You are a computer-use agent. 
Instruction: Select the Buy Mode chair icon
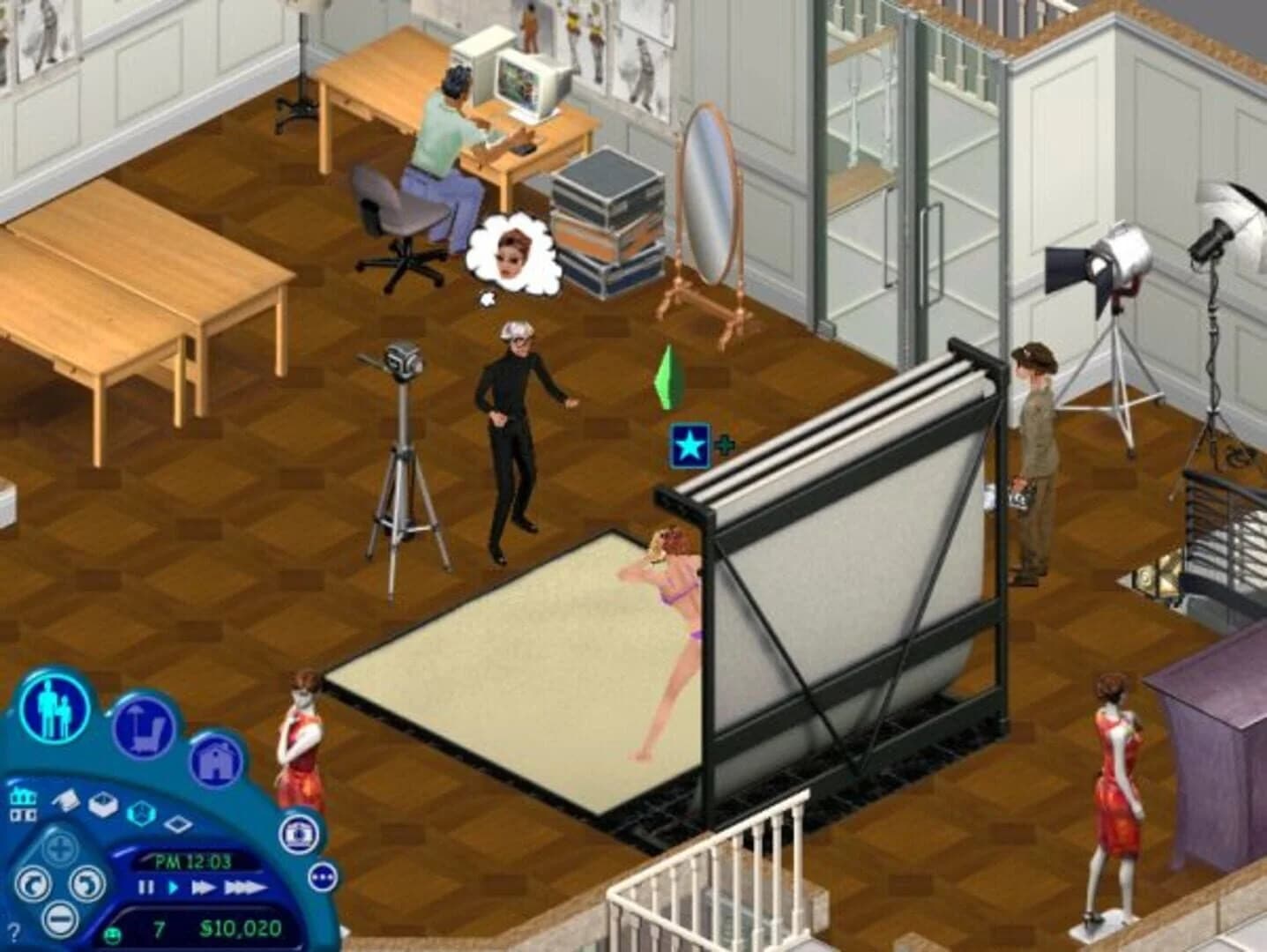click(145, 730)
